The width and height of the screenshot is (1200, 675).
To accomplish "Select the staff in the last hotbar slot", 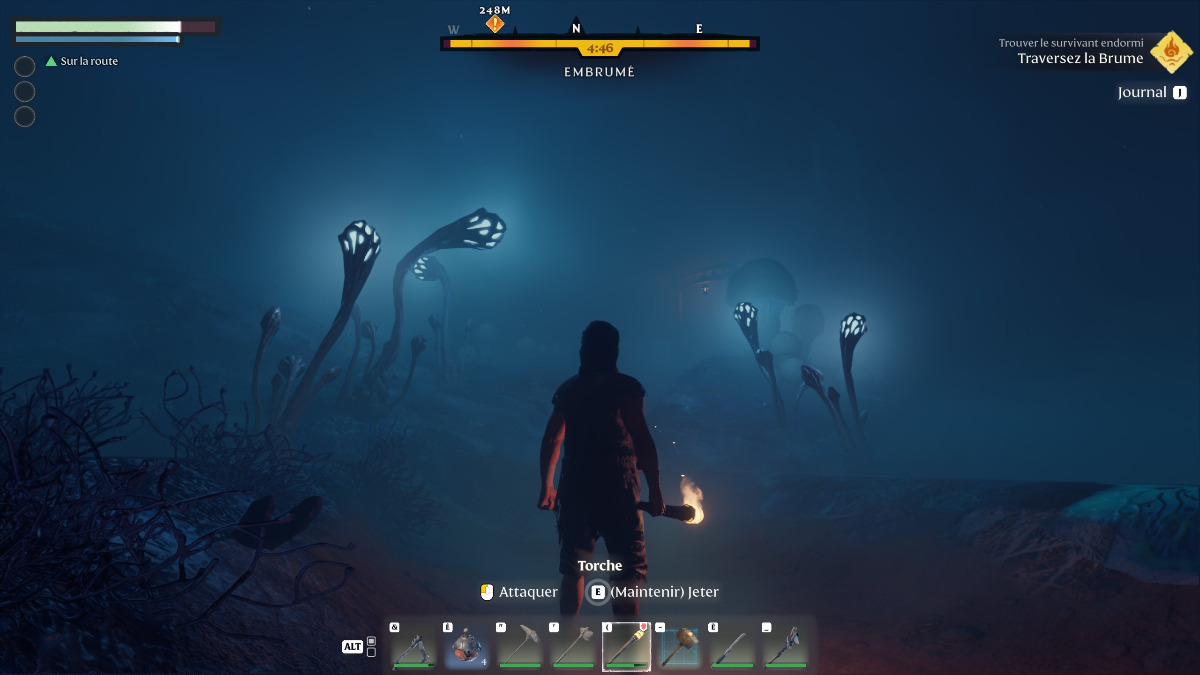I will click(x=786, y=646).
